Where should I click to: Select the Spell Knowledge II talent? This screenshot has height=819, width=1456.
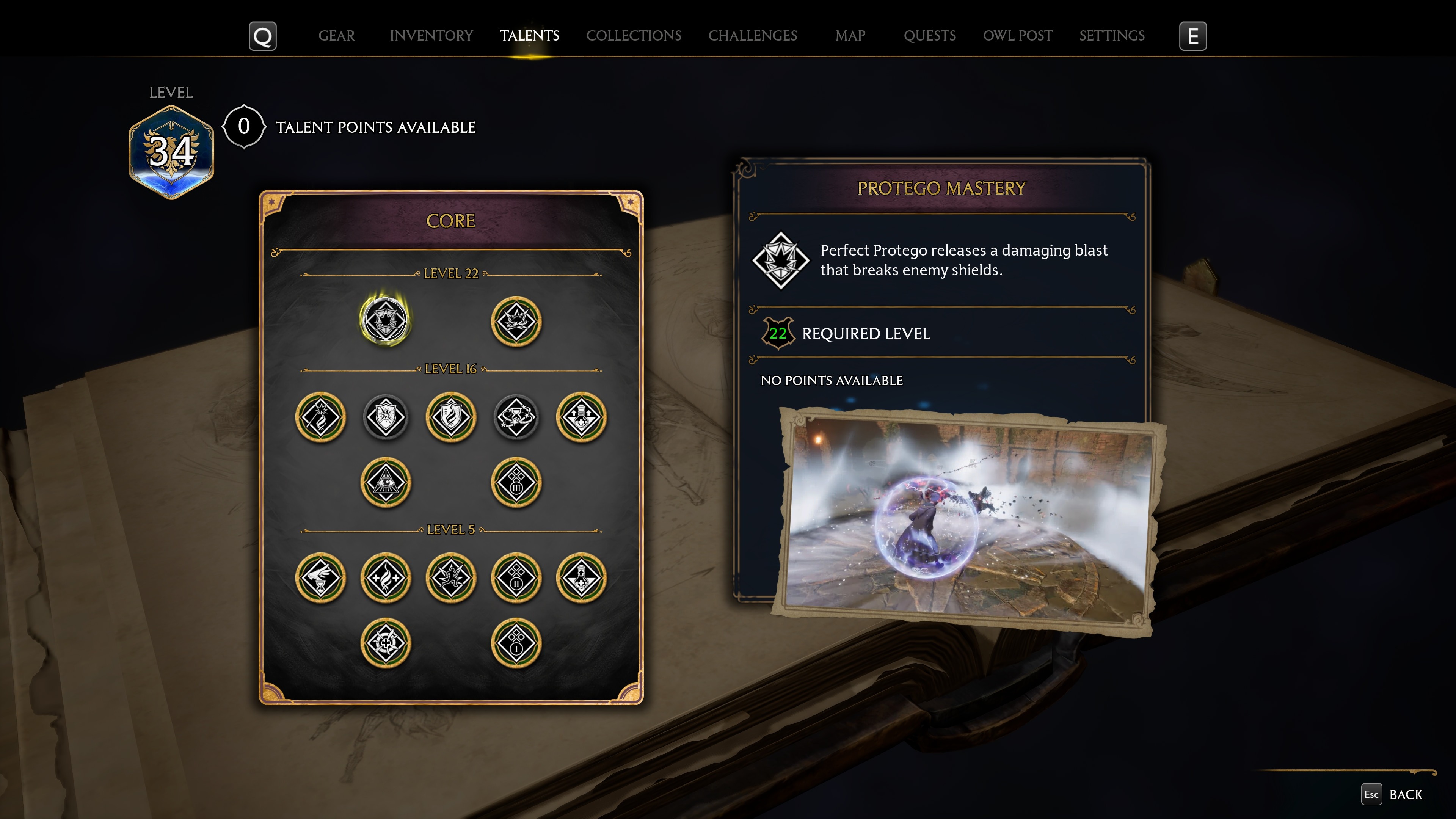click(516, 577)
